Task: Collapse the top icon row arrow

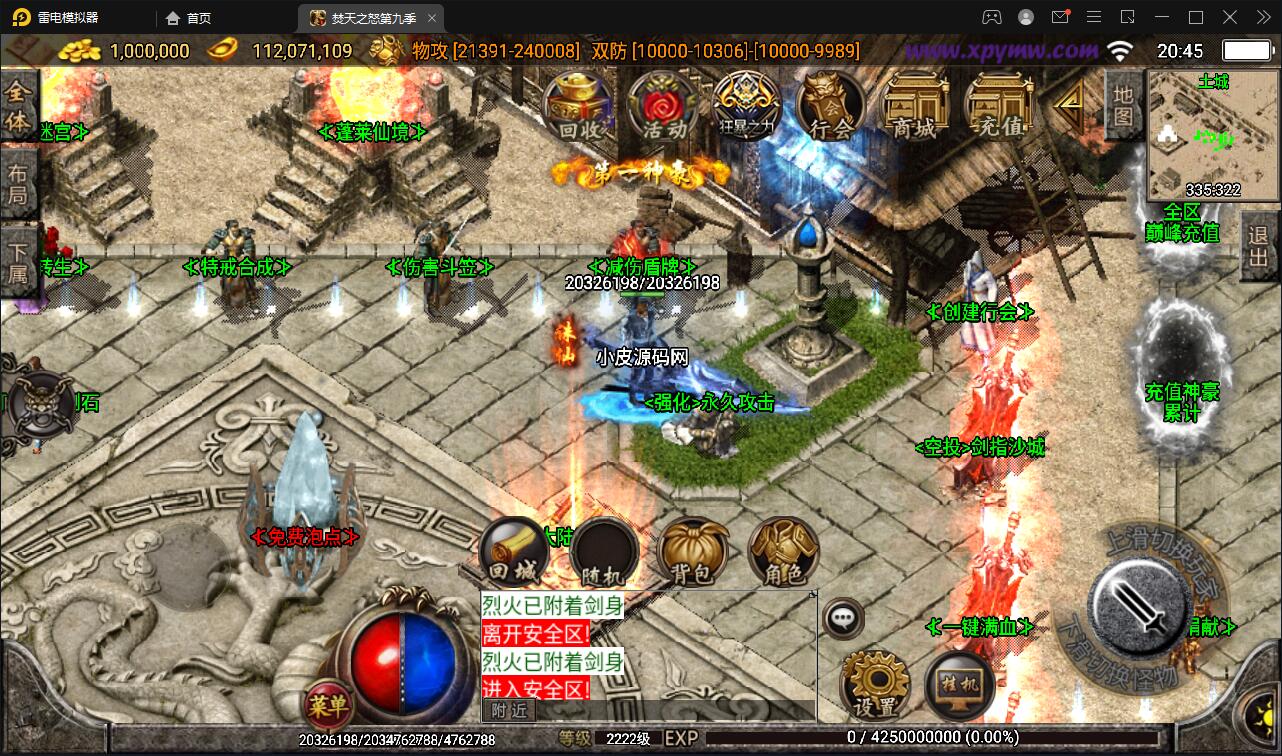Action: click(1071, 100)
